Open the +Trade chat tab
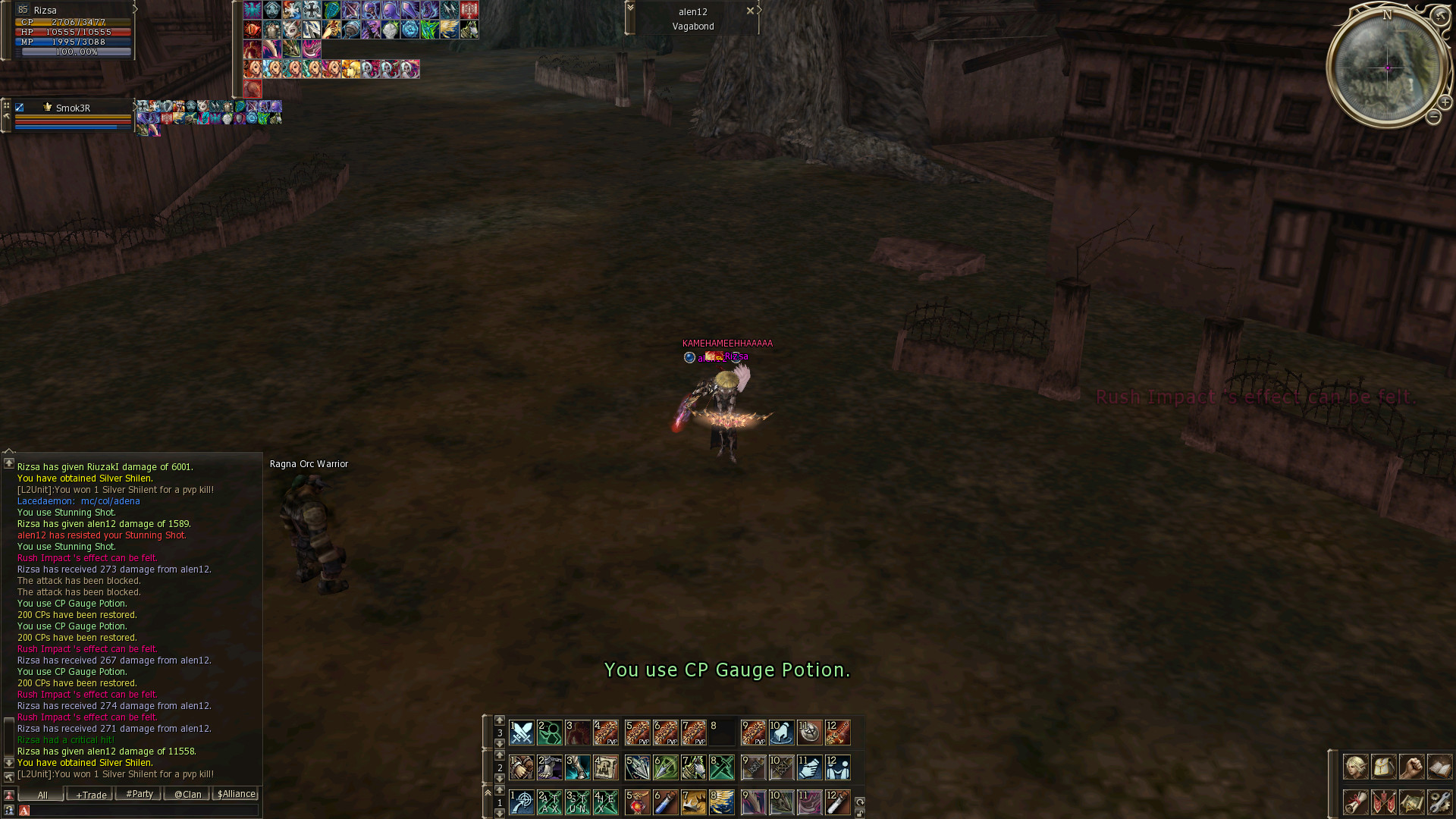Image resolution: width=1456 pixels, height=819 pixels. pyautogui.click(x=90, y=794)
